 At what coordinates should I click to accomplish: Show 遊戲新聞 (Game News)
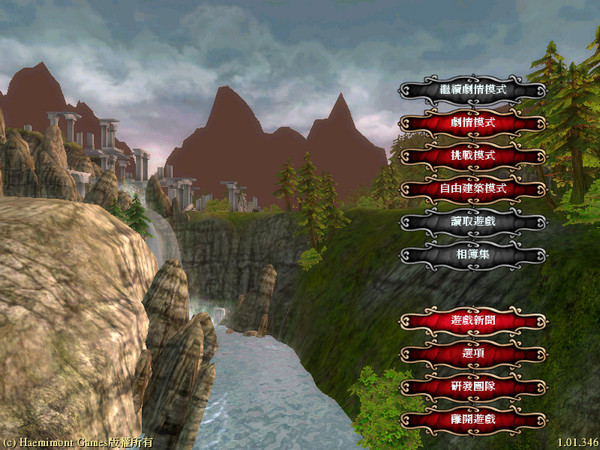pos(473,321)
